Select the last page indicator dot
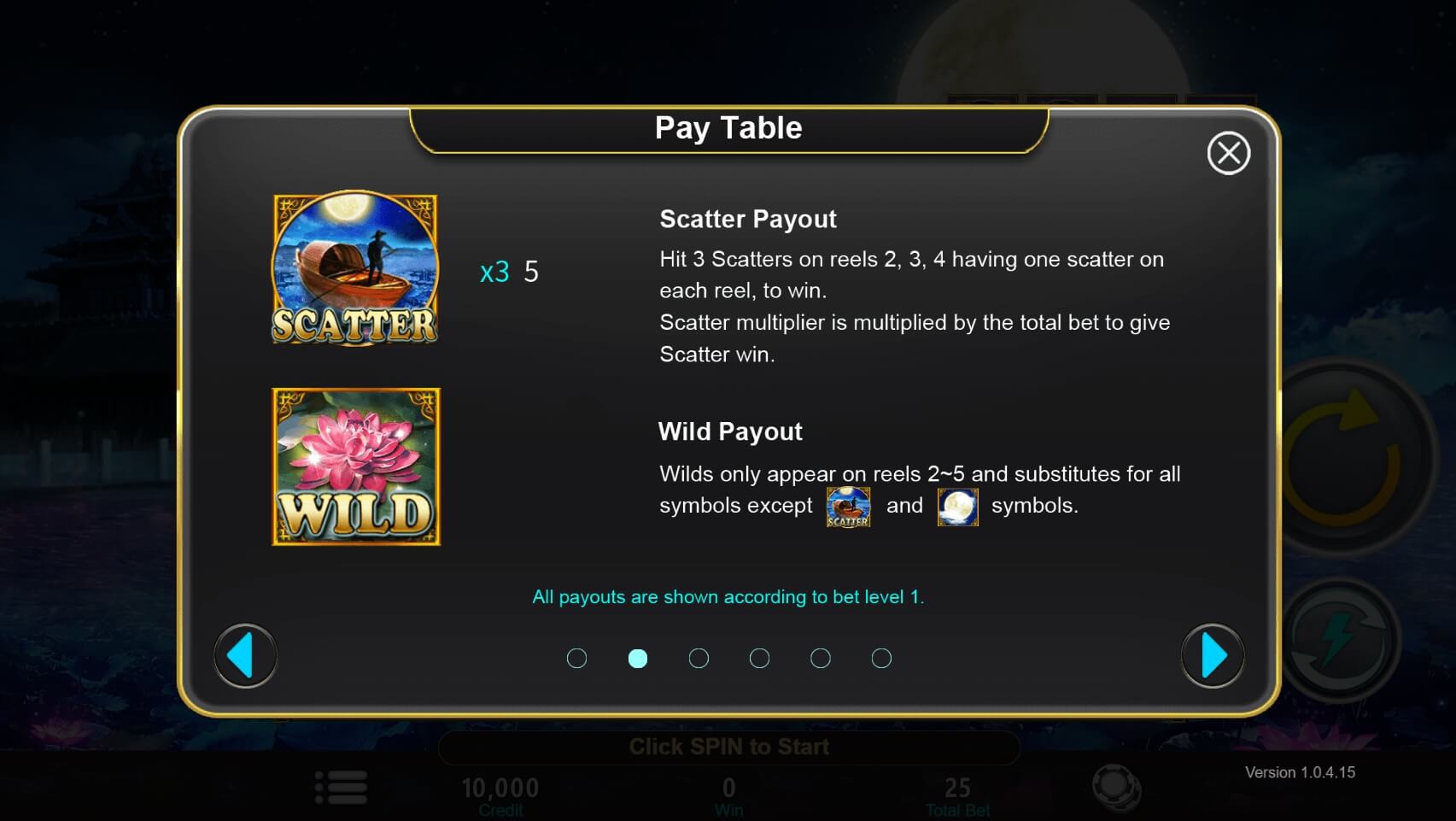The image size is (1456, 821). click(x=881, y=658)
